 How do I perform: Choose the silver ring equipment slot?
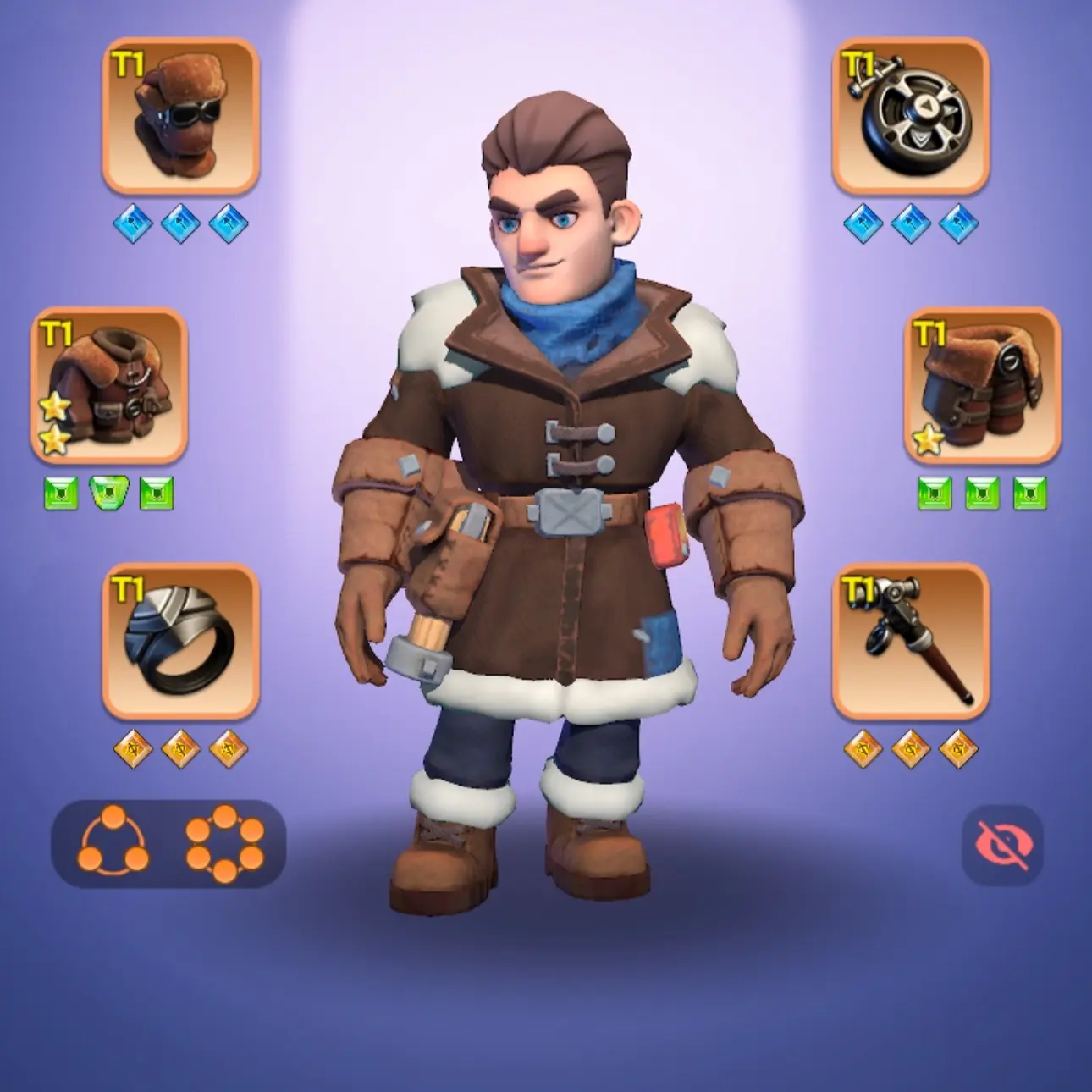(180, 642)
